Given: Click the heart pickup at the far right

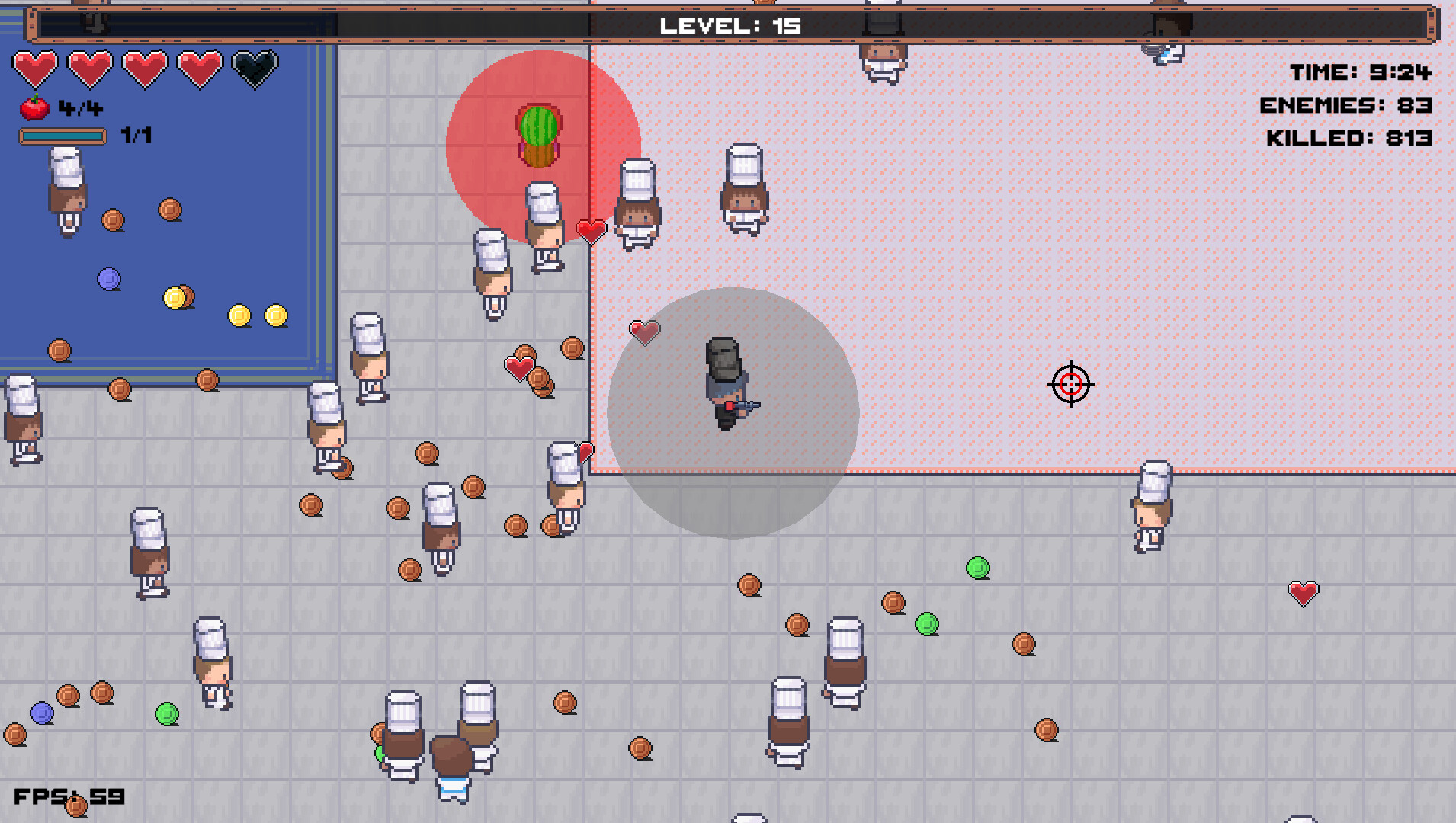Looking at the screenshot, I should click(x=1304, y=592).
